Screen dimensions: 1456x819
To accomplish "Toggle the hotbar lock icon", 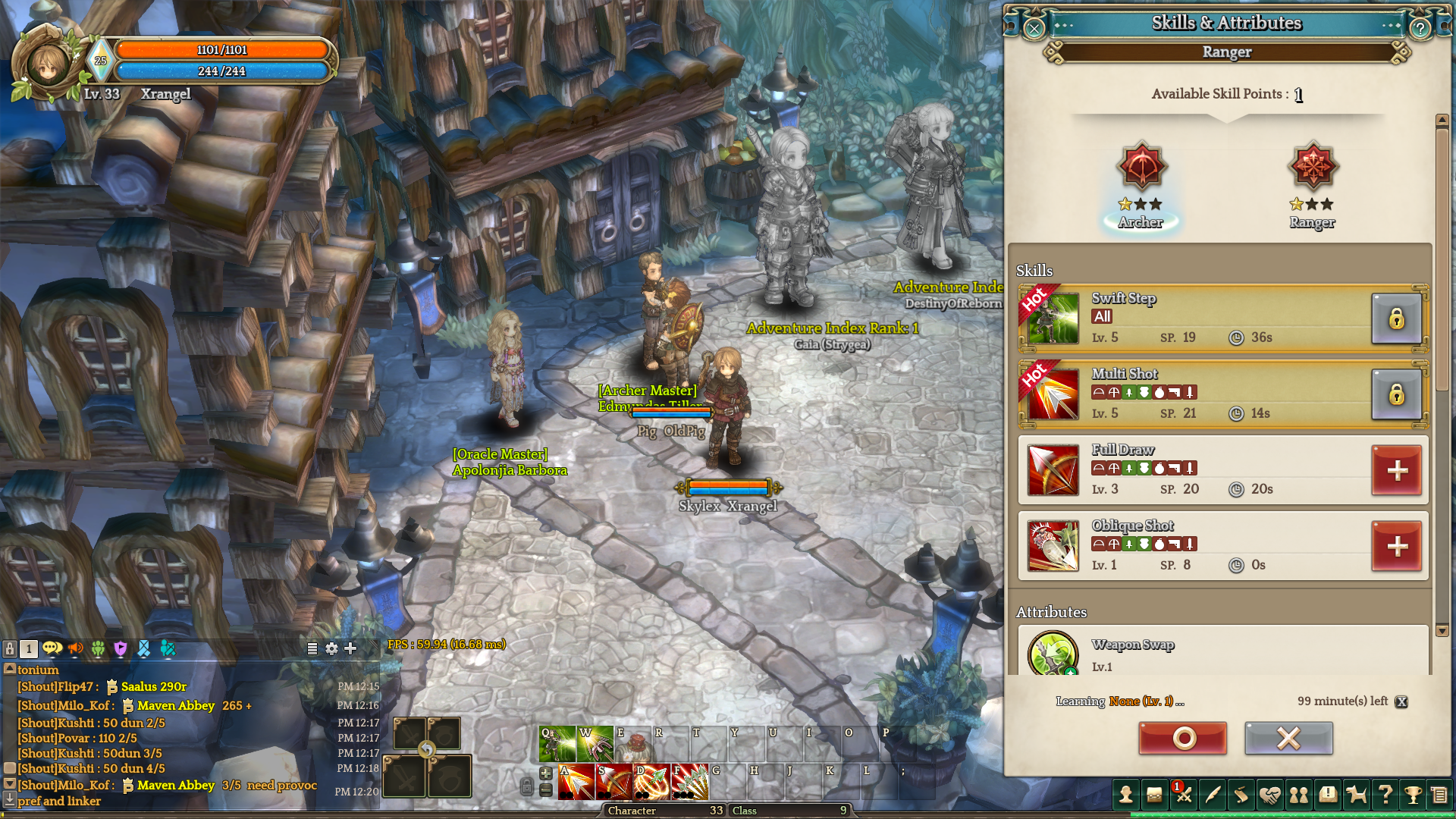I will [x=526, y=787].
